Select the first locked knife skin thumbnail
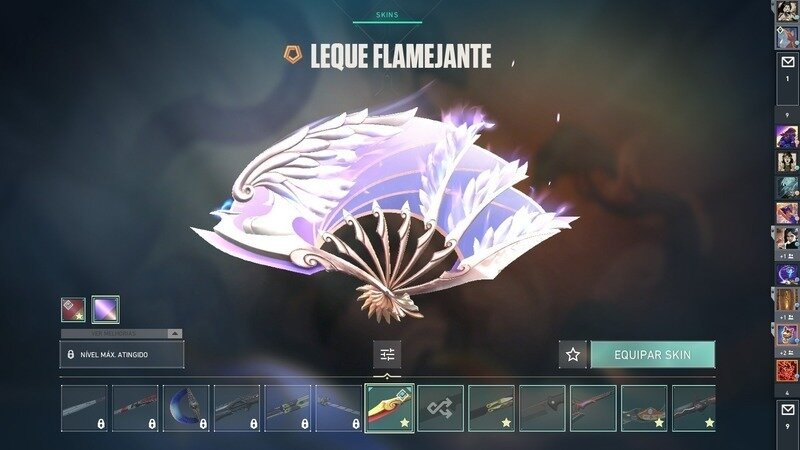The height and width of the screenshot is (450, 800). pyautogui.click(x=83, y=408)
